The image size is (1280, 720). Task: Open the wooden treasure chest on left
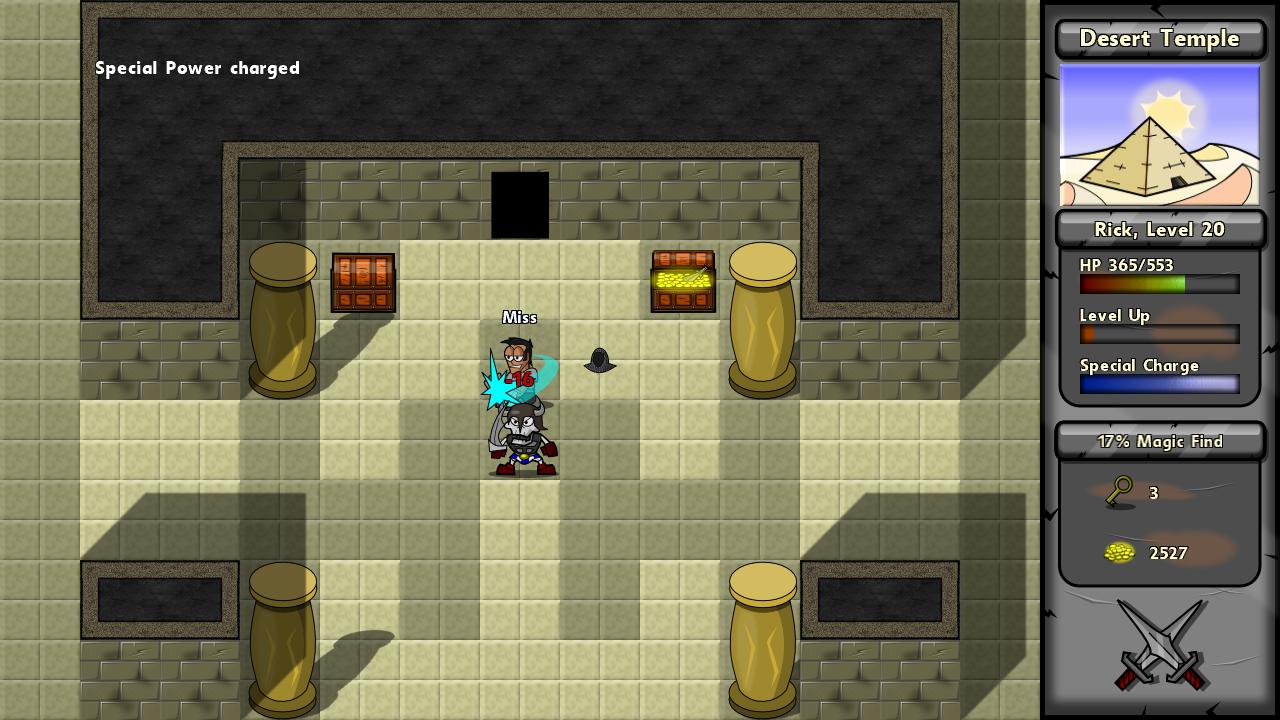[x=362, y=282]
